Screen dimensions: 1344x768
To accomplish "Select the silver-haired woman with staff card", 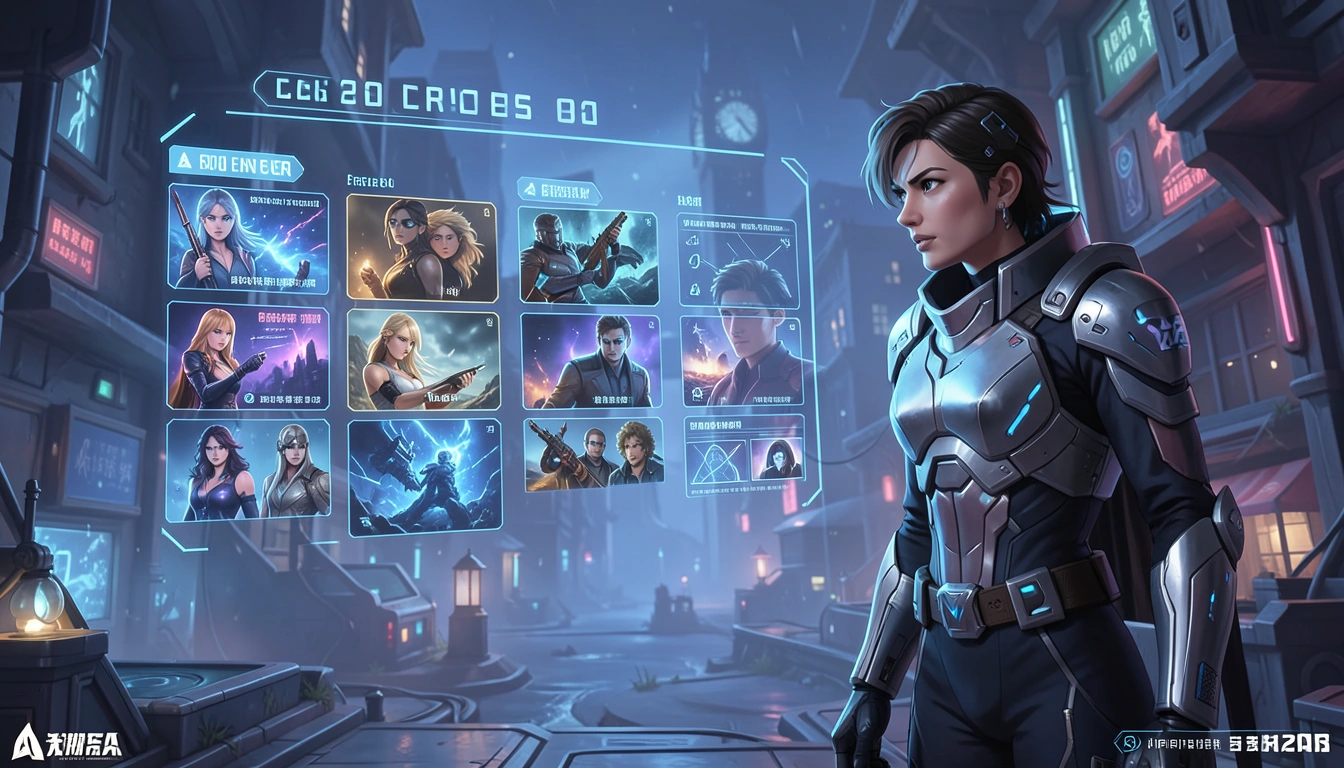I will [248, 238].
